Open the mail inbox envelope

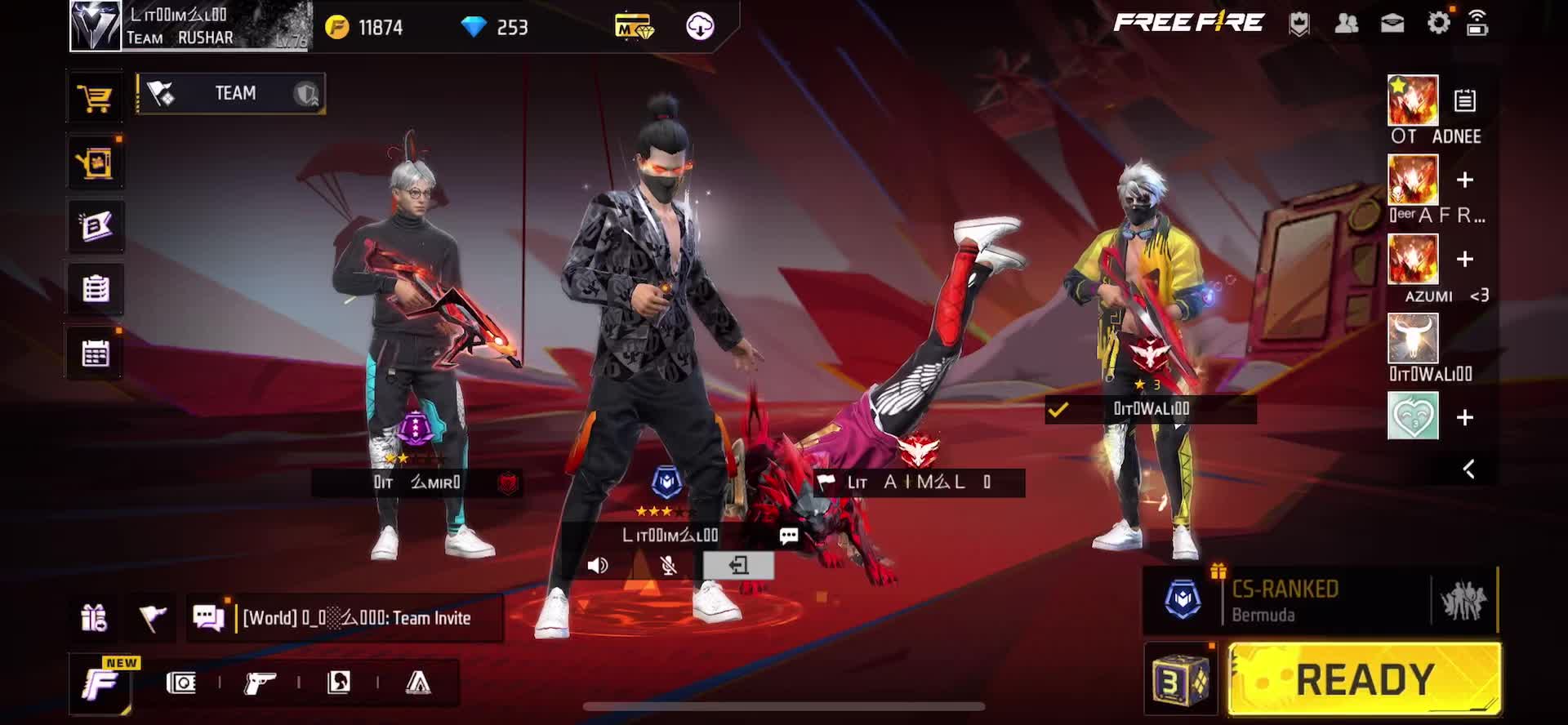point(1392,23)
